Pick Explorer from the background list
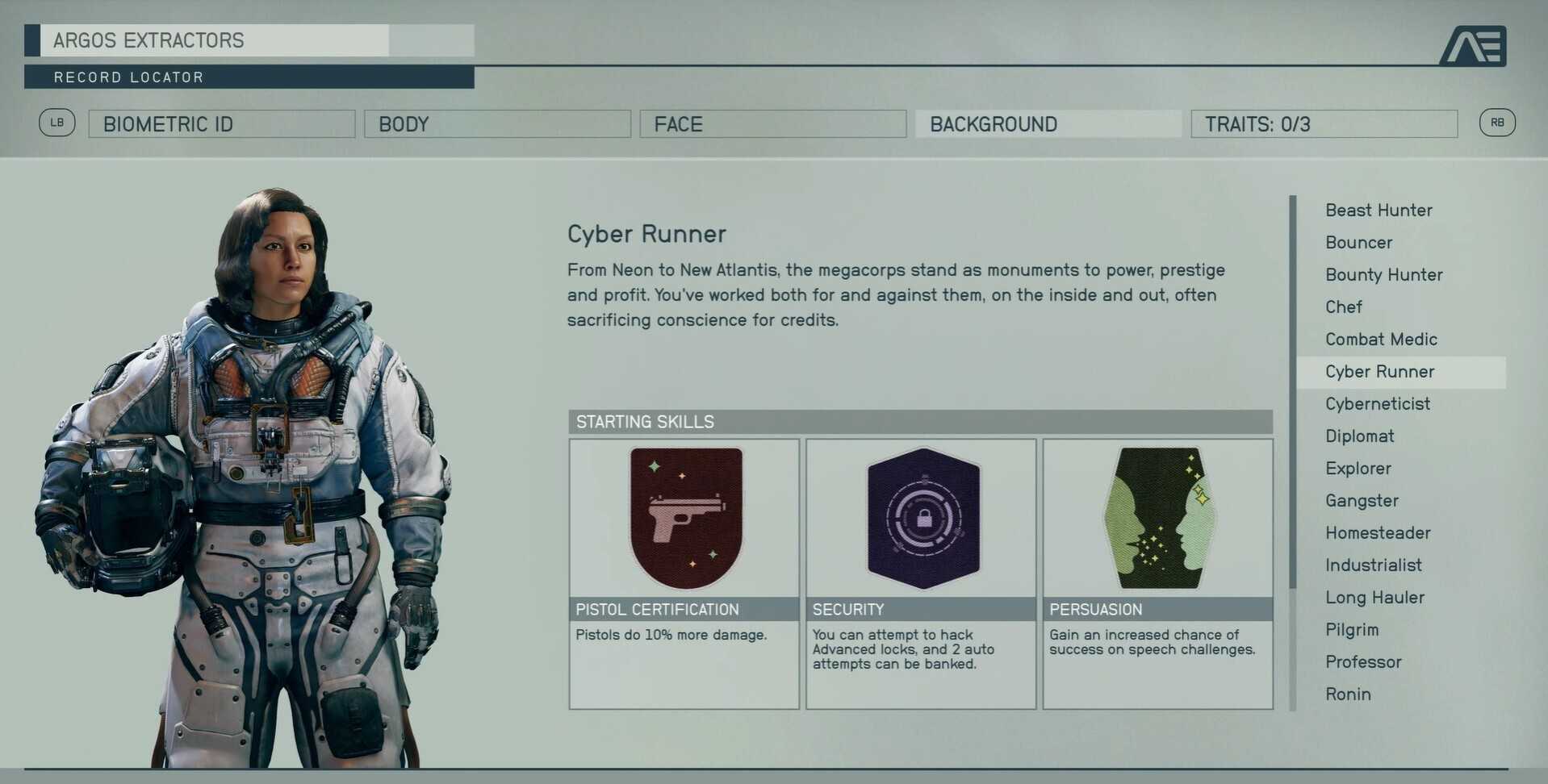 coord(1358,469)
